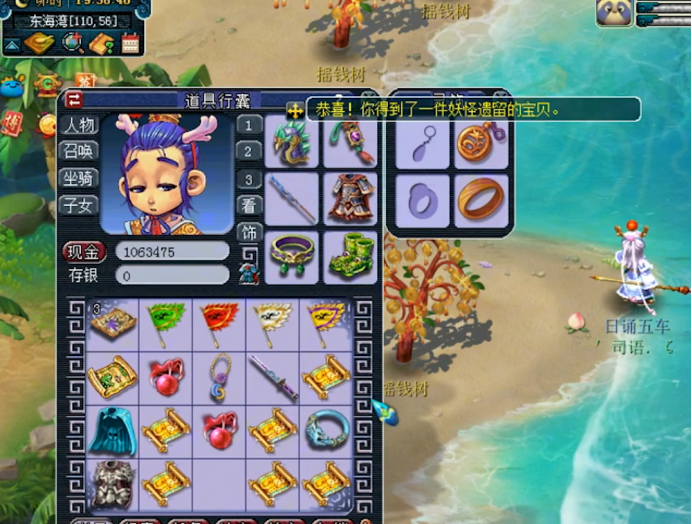Select the equipped green boots slot
Viewport: 692px width, 524px height.
pos(350,255)
